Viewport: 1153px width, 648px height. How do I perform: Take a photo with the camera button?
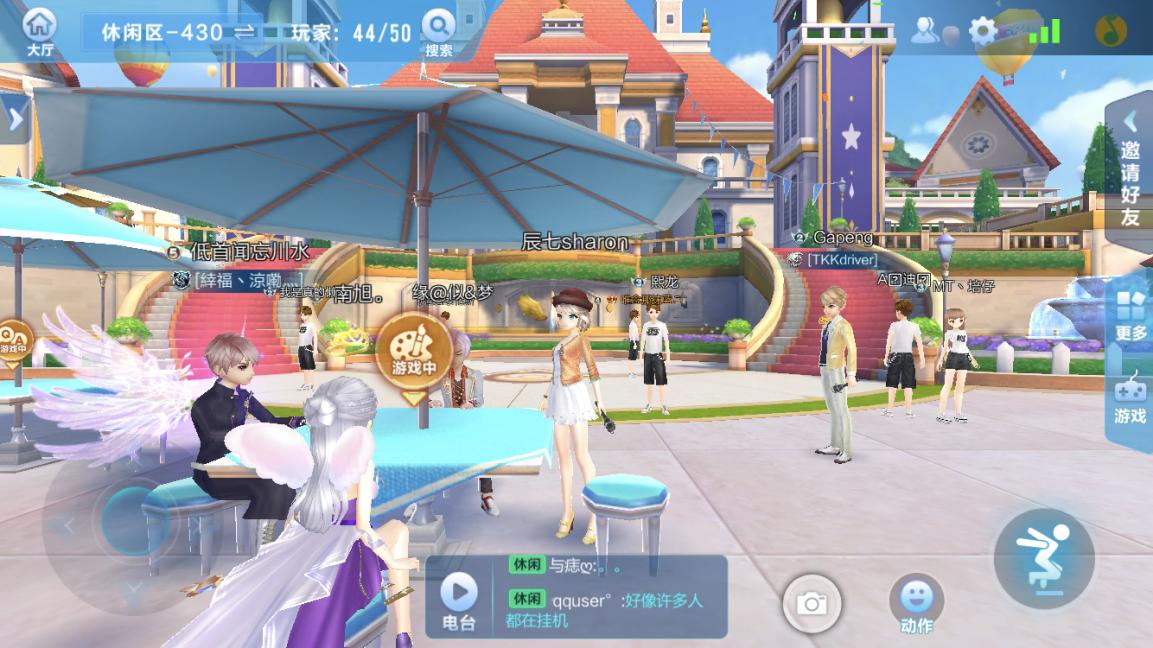[x=811, y=603]
